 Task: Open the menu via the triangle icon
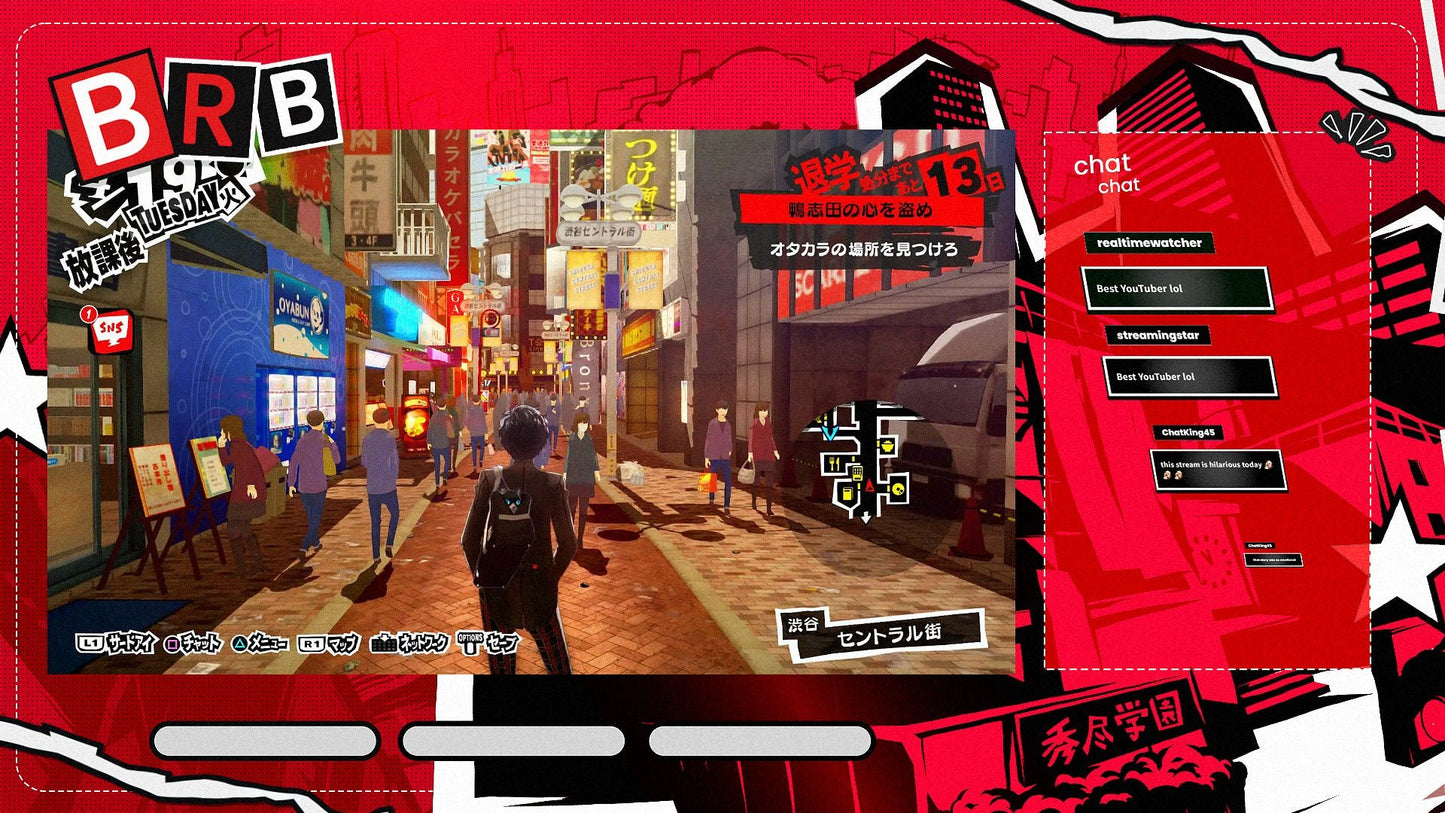(x=240, y=644)
